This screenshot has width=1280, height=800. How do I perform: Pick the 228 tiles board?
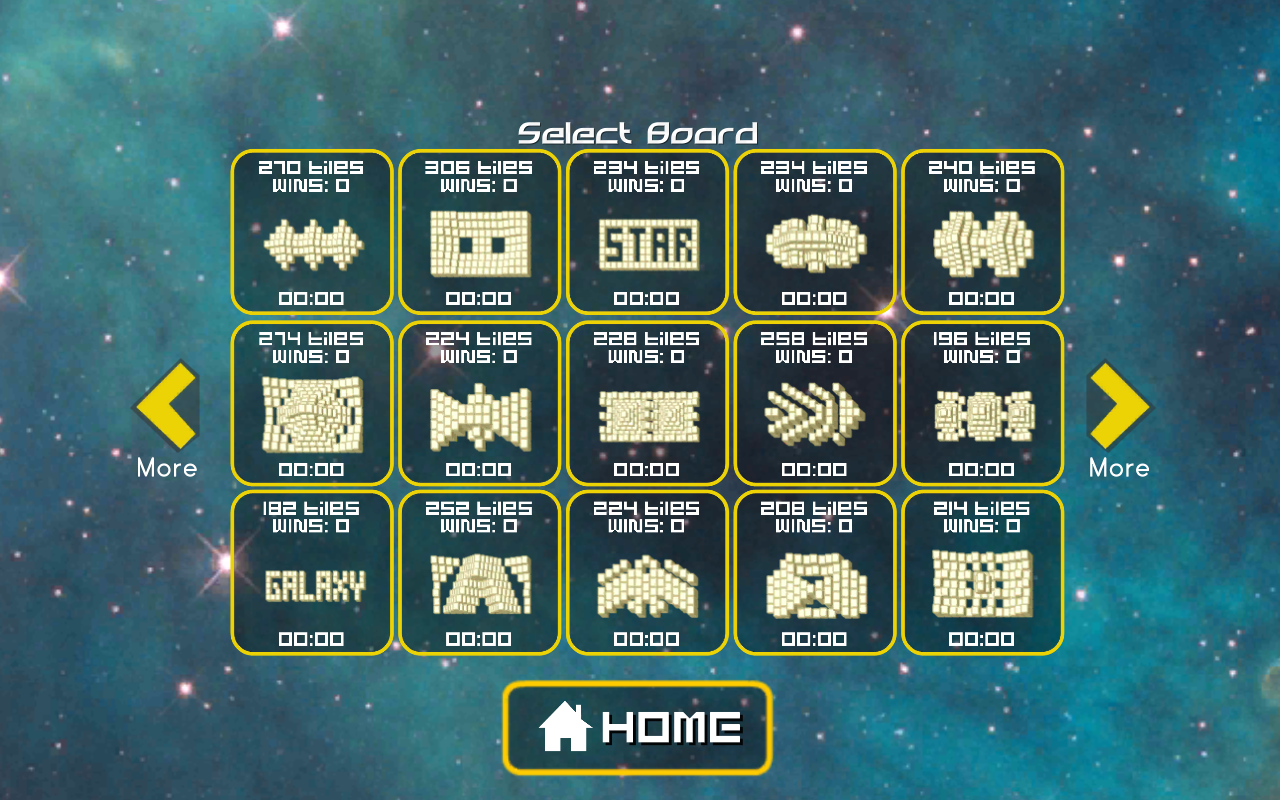pyautogui.click(x=646, y=405)
